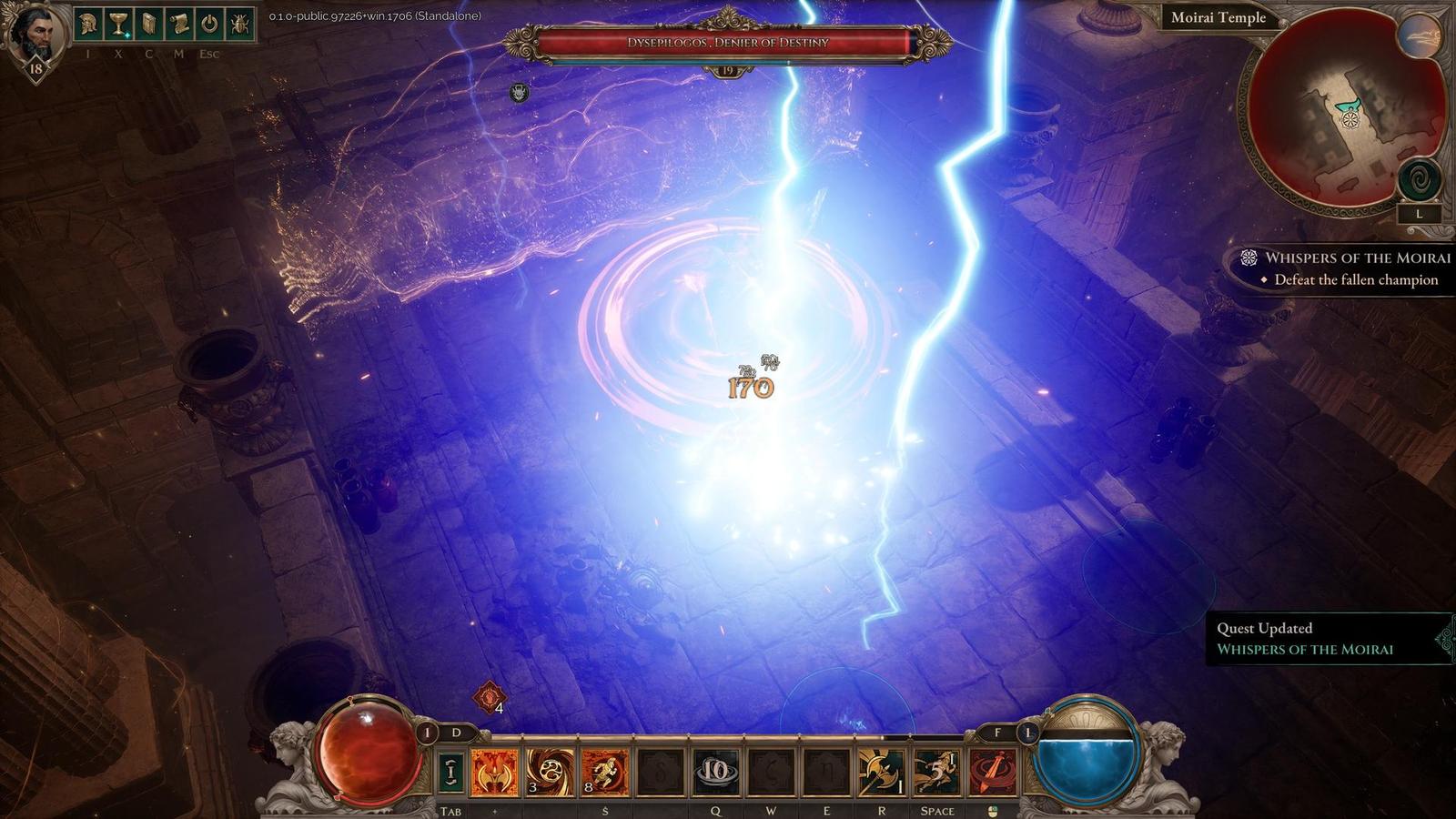The width and height of the screenshot is (1456, 819).
Task: Activate the flaming double-axe skill
Action: [494, 773]
